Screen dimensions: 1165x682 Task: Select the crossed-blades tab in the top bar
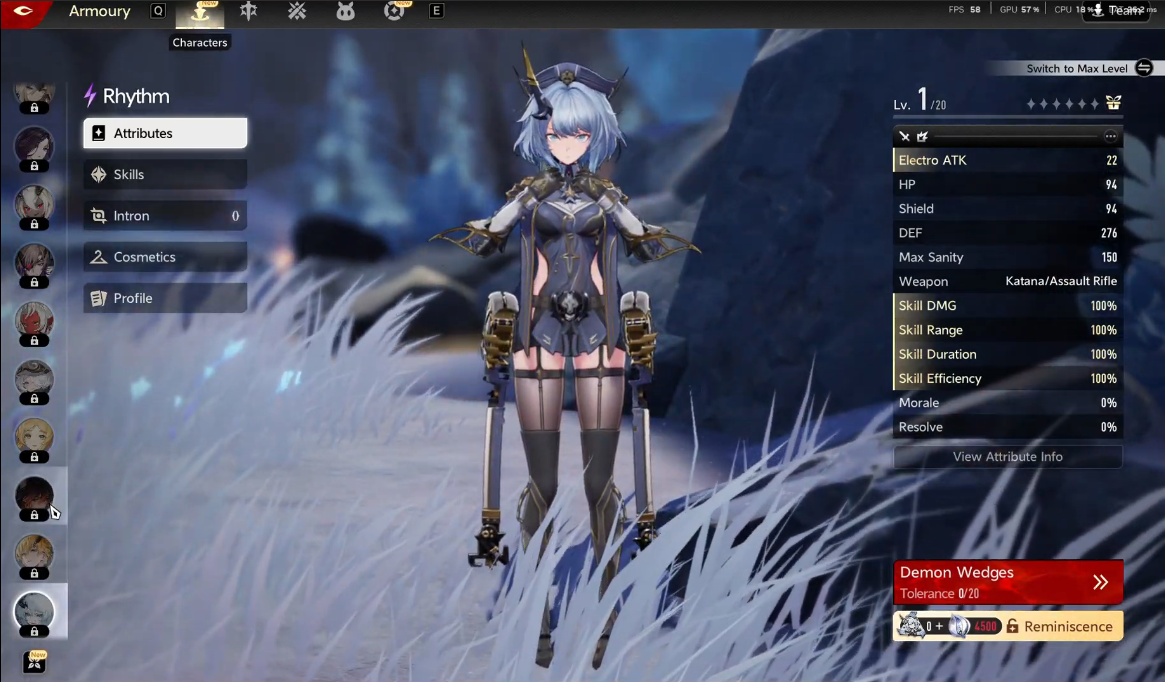click(297, 11)
